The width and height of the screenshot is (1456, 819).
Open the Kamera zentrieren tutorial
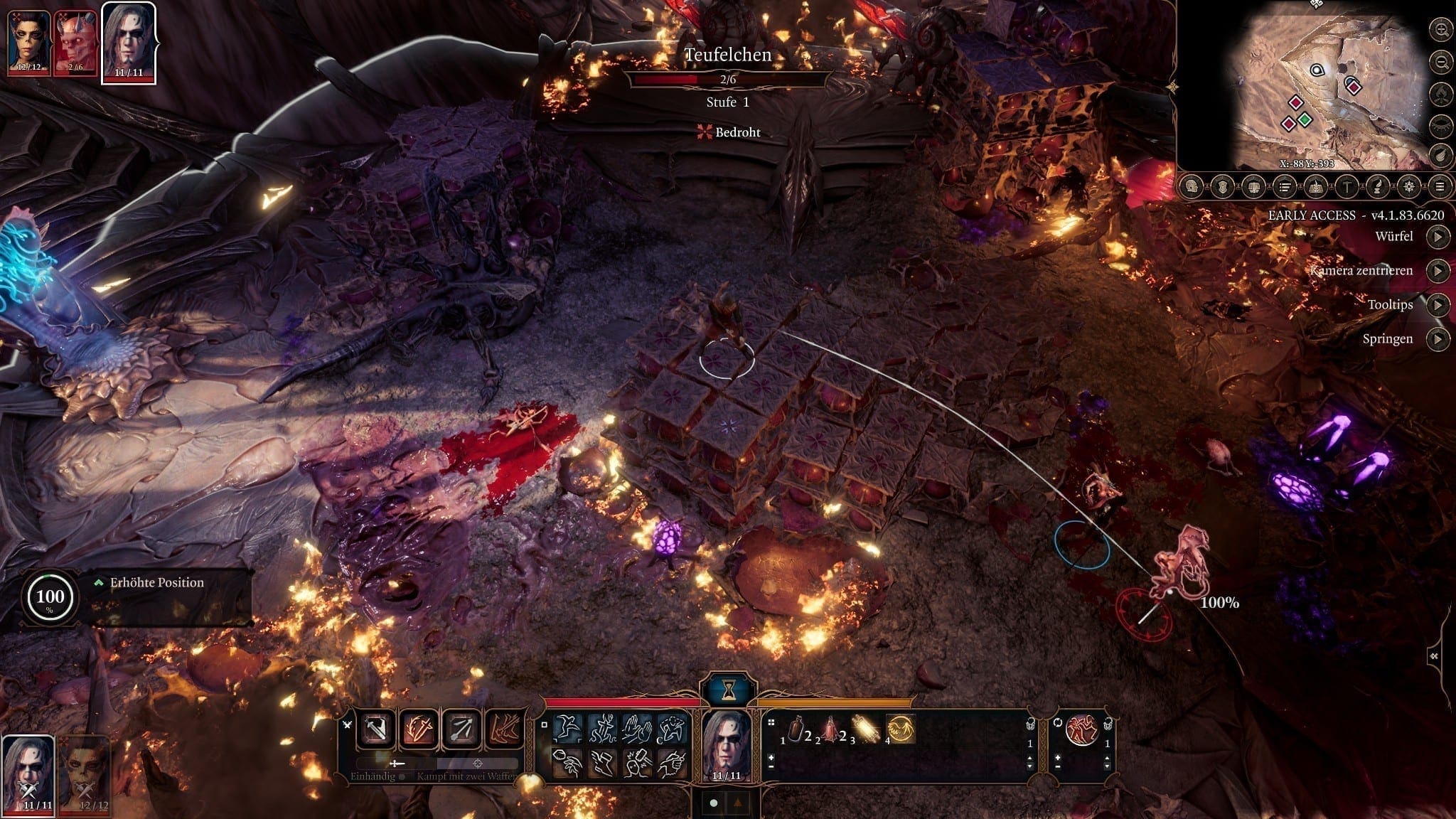(x=1438, y=270)
